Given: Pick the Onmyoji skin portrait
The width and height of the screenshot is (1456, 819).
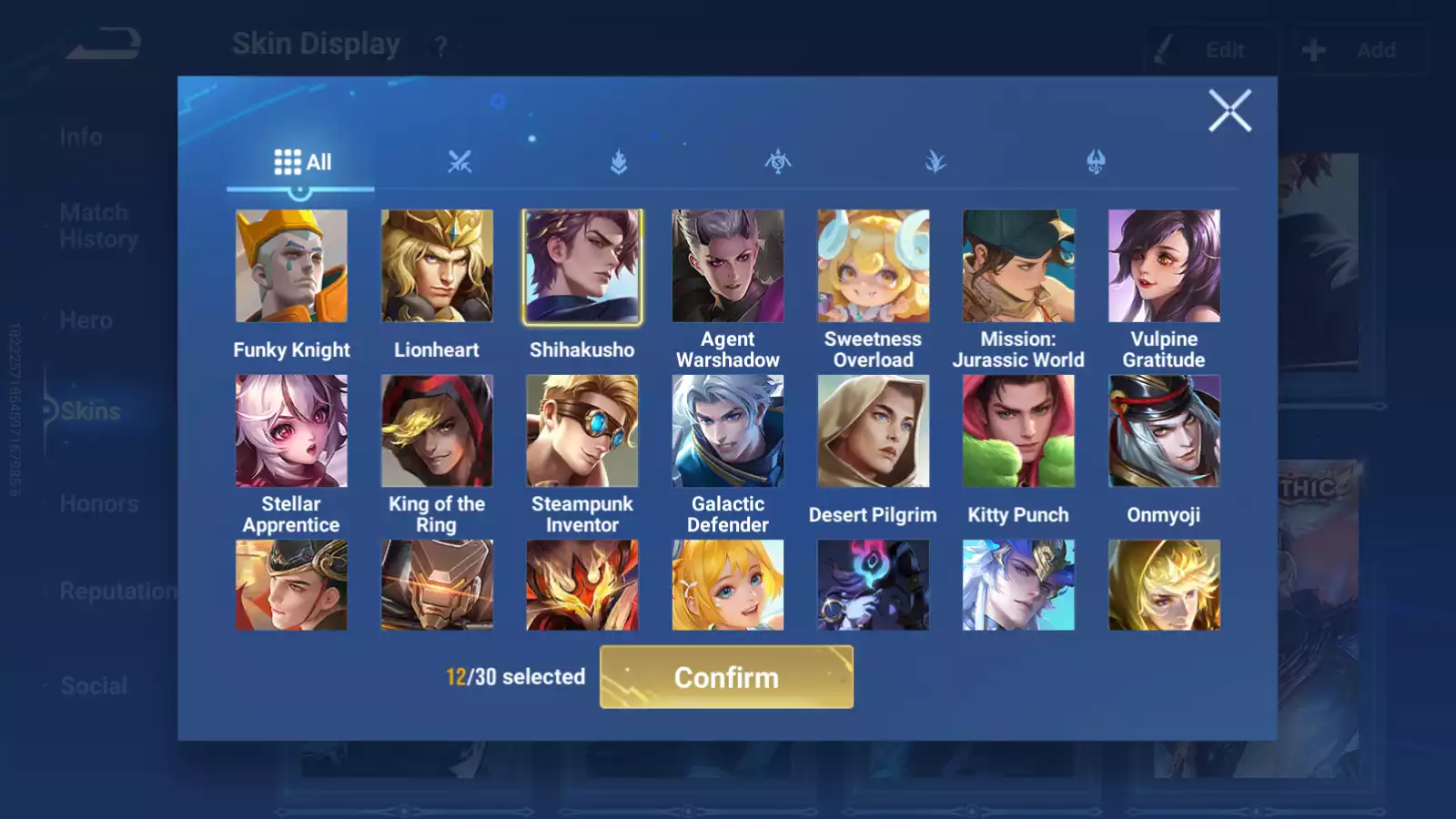Looking at the screenshot, I should [1164, 430].
